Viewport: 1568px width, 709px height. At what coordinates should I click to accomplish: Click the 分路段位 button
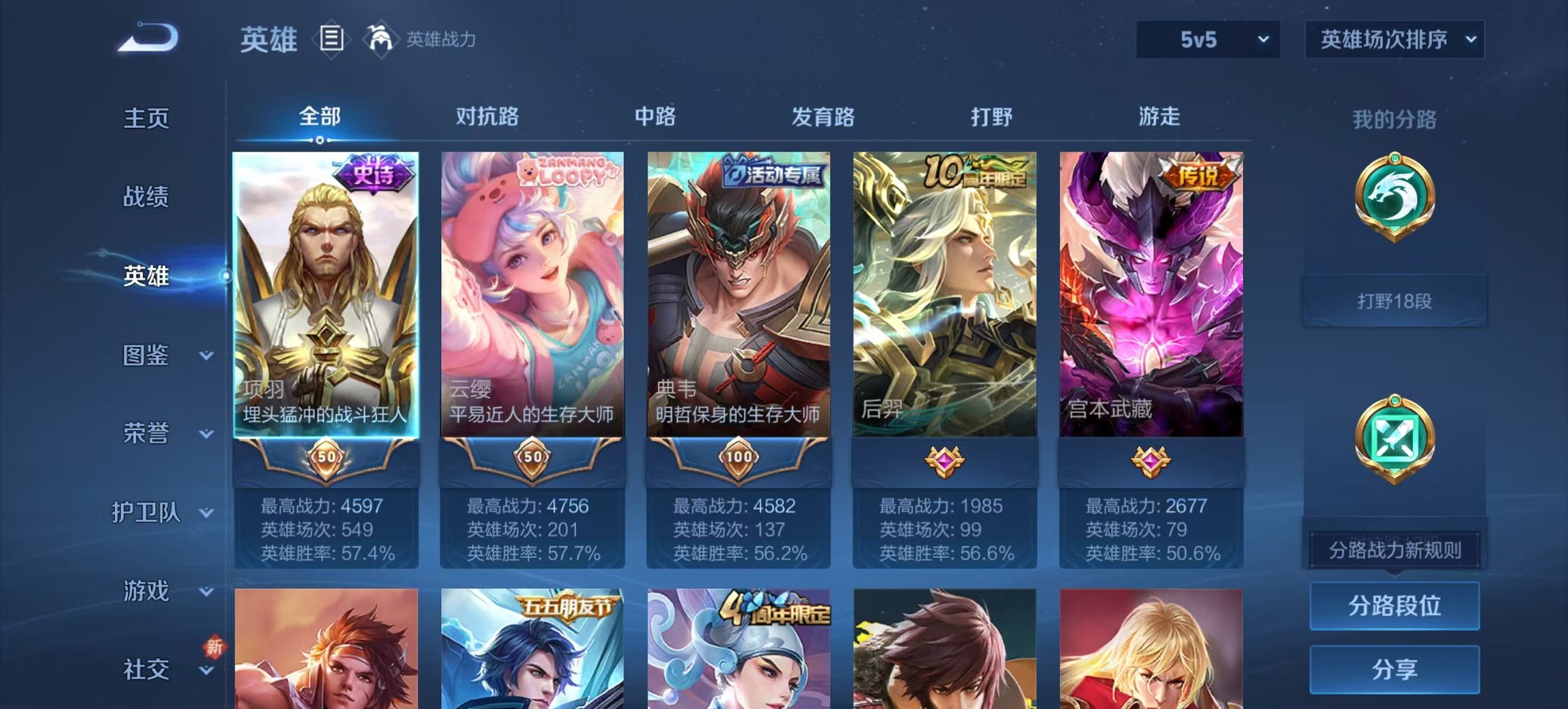coord(1394,605)
